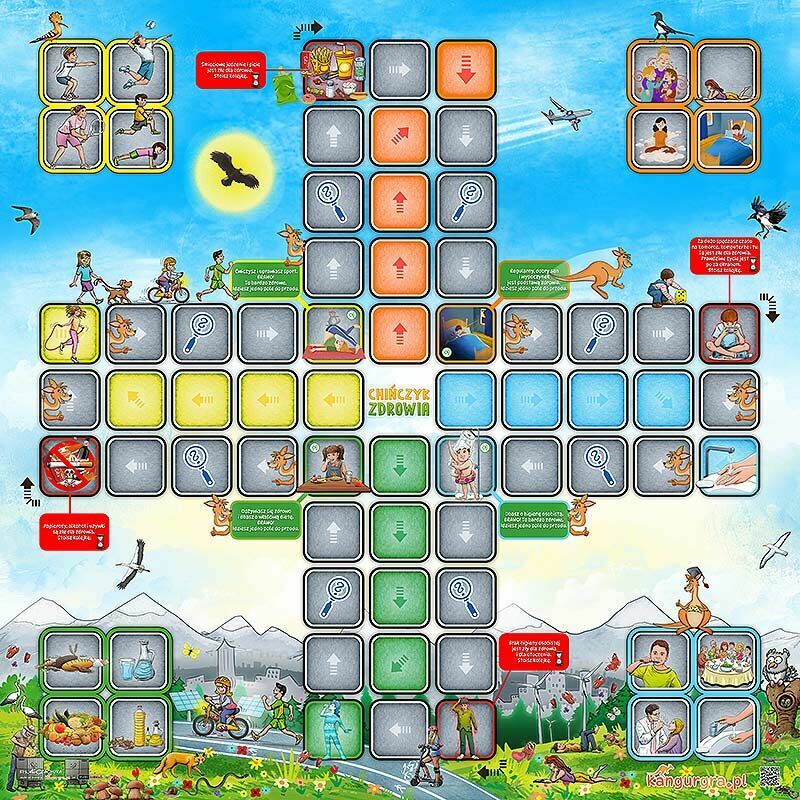Select the no smoking and alcohol tile
This screenshot has height=800, width=800.
coord(72,466)
